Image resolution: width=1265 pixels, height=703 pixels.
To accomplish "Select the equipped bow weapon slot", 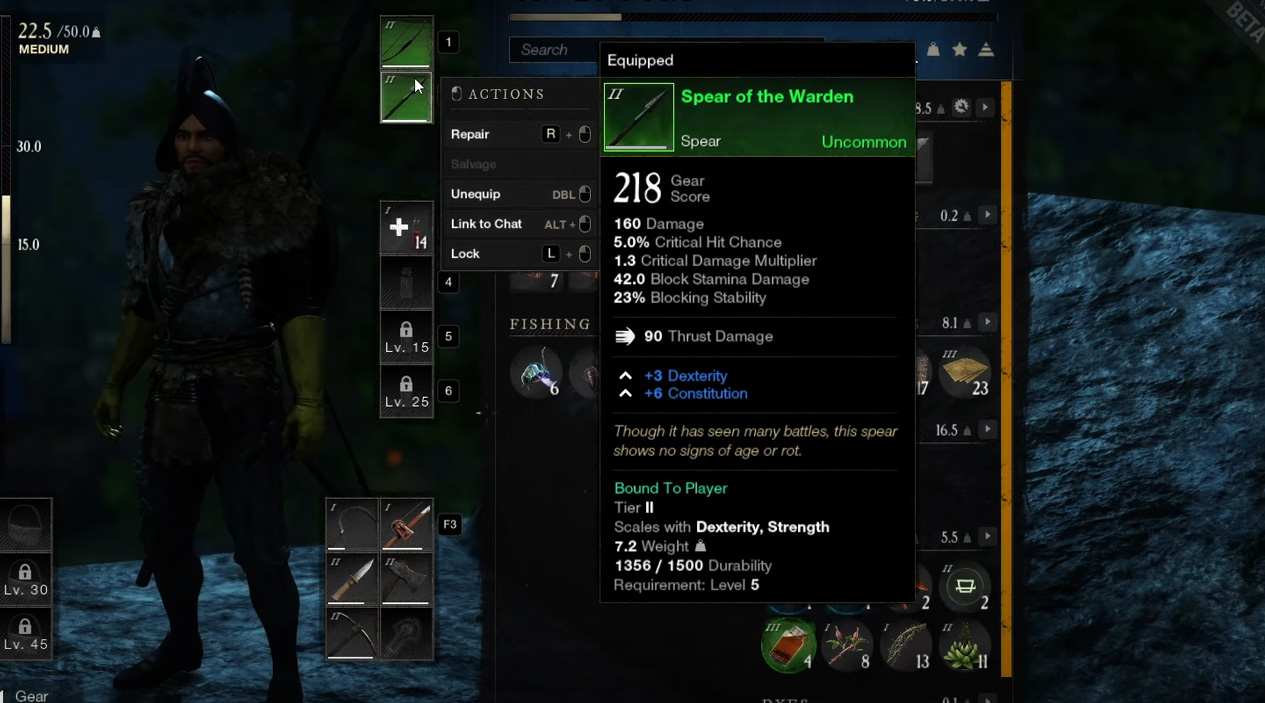I will [406, 43].
